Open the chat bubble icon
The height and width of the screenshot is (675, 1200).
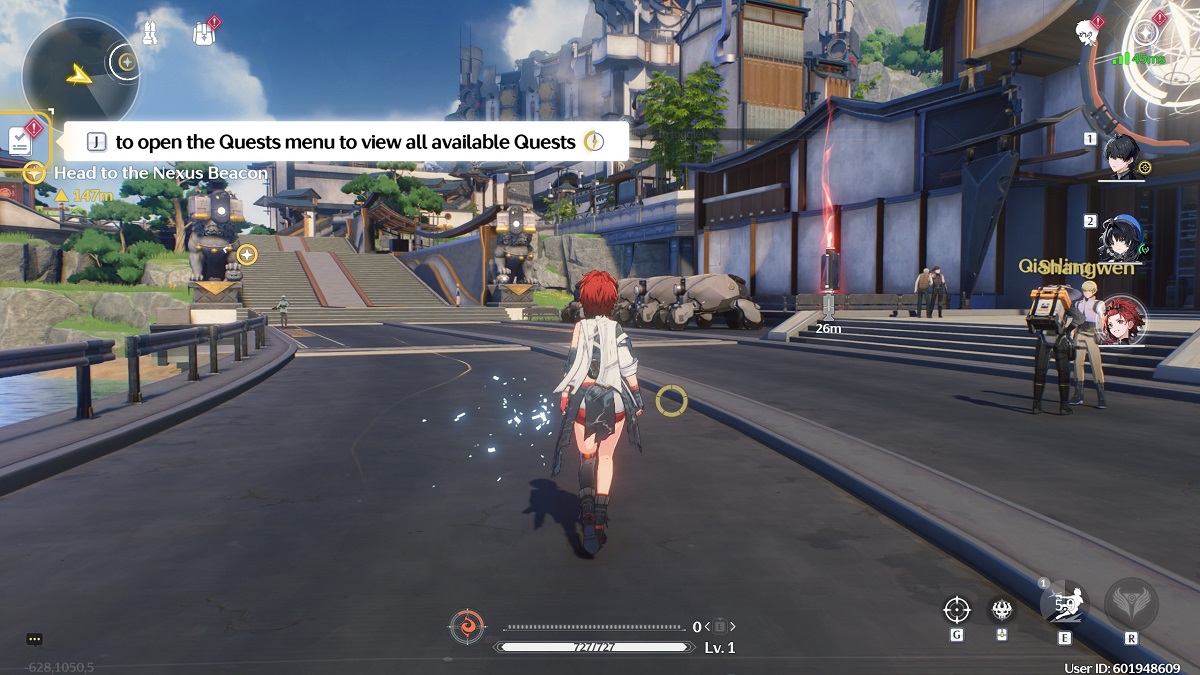pos(34,639)
